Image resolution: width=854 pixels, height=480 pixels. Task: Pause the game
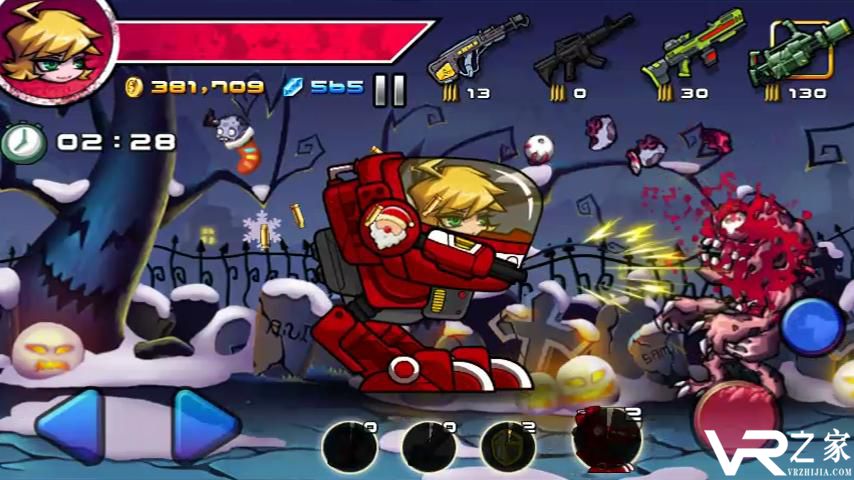pyautogui.click(x=389, y=90)
